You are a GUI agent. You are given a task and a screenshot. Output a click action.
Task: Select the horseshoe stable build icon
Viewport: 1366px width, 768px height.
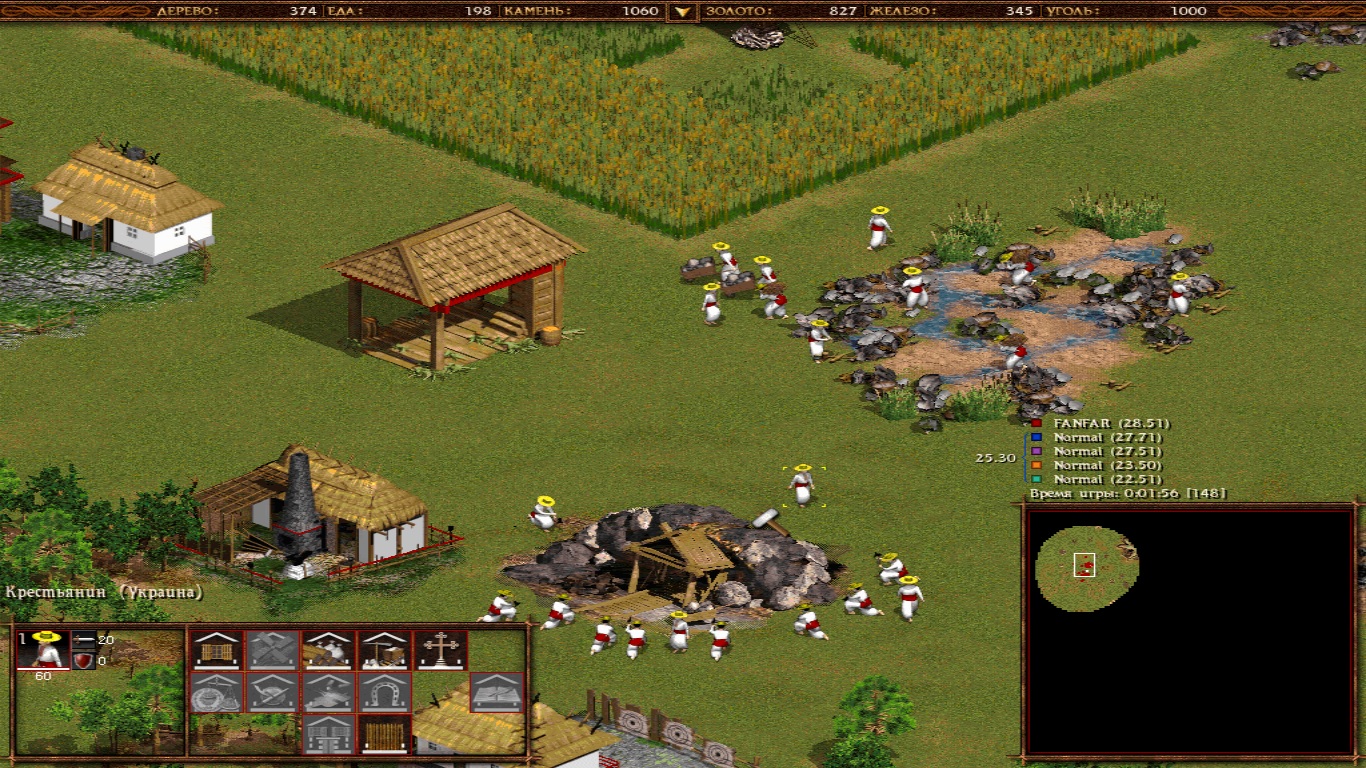[x=385, y=692]
